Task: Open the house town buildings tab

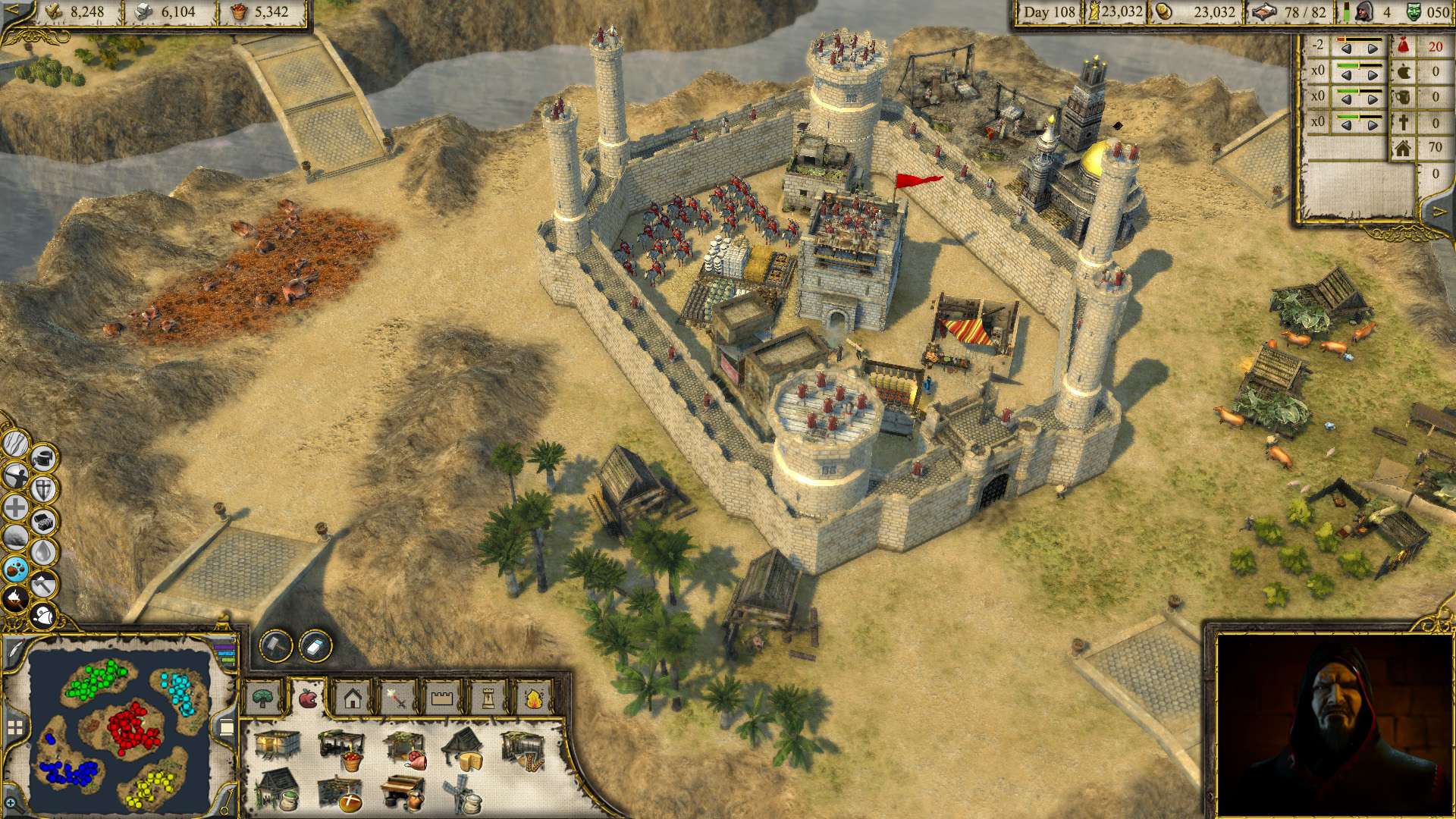Action: coord(352,697)
